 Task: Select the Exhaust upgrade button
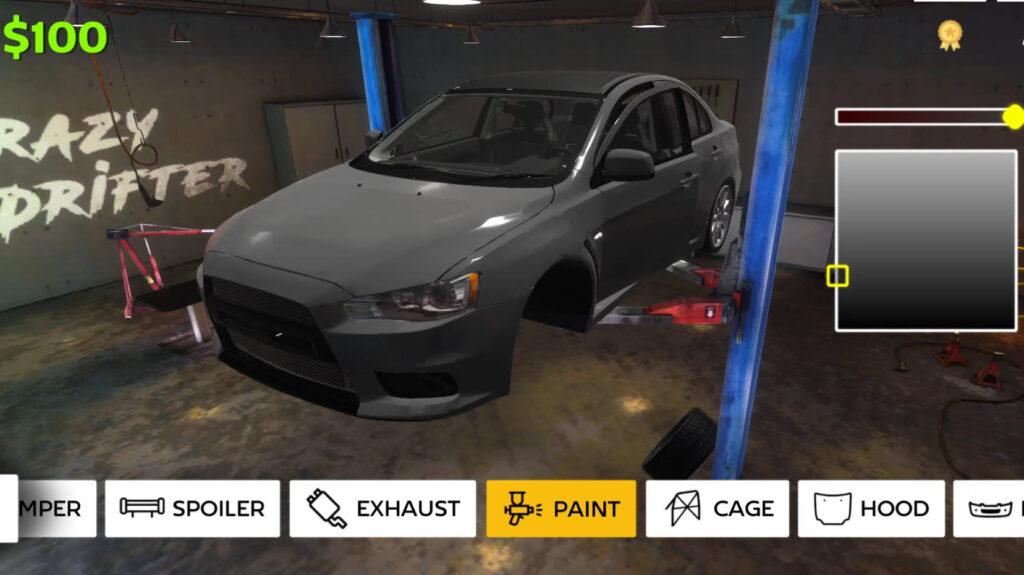[x=384, y=508]
